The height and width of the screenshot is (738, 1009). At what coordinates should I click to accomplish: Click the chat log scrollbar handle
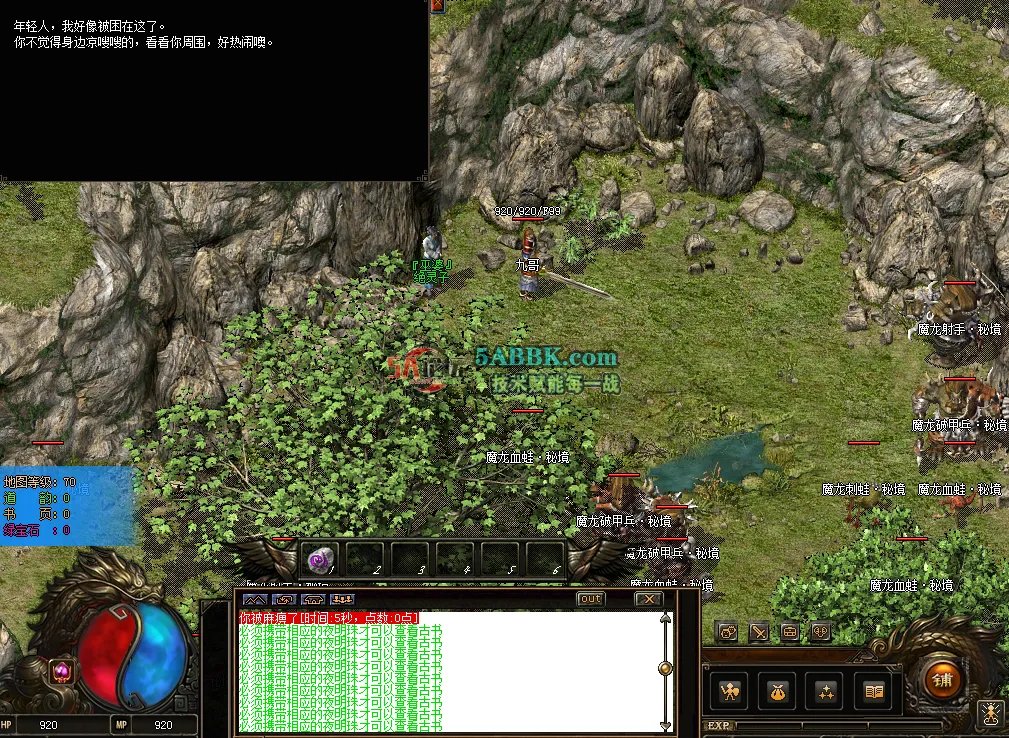[x=665, y=668]
